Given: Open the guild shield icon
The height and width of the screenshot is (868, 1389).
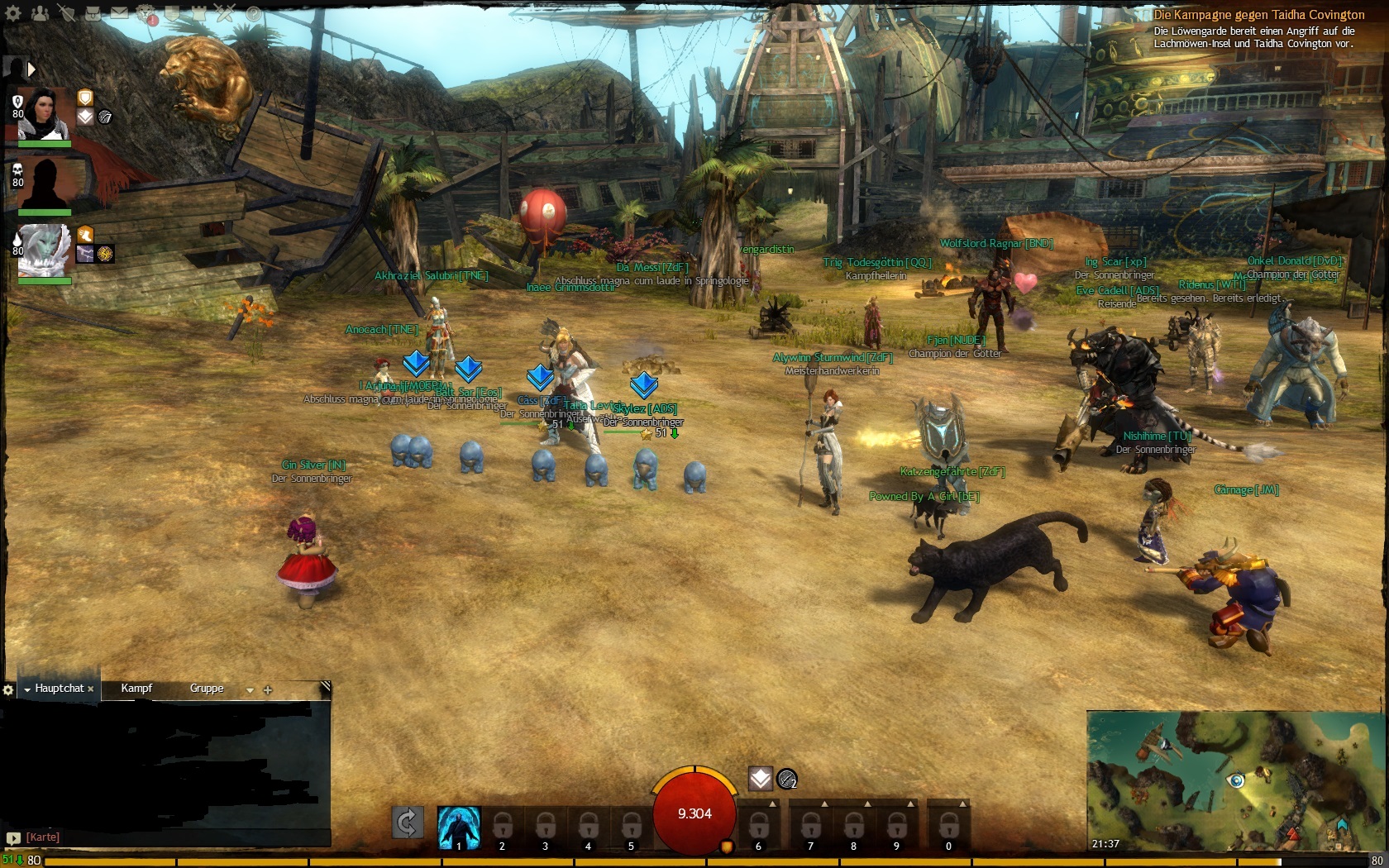Looking at the screenshot, I should pyautogui.click(x=173, y=13).
